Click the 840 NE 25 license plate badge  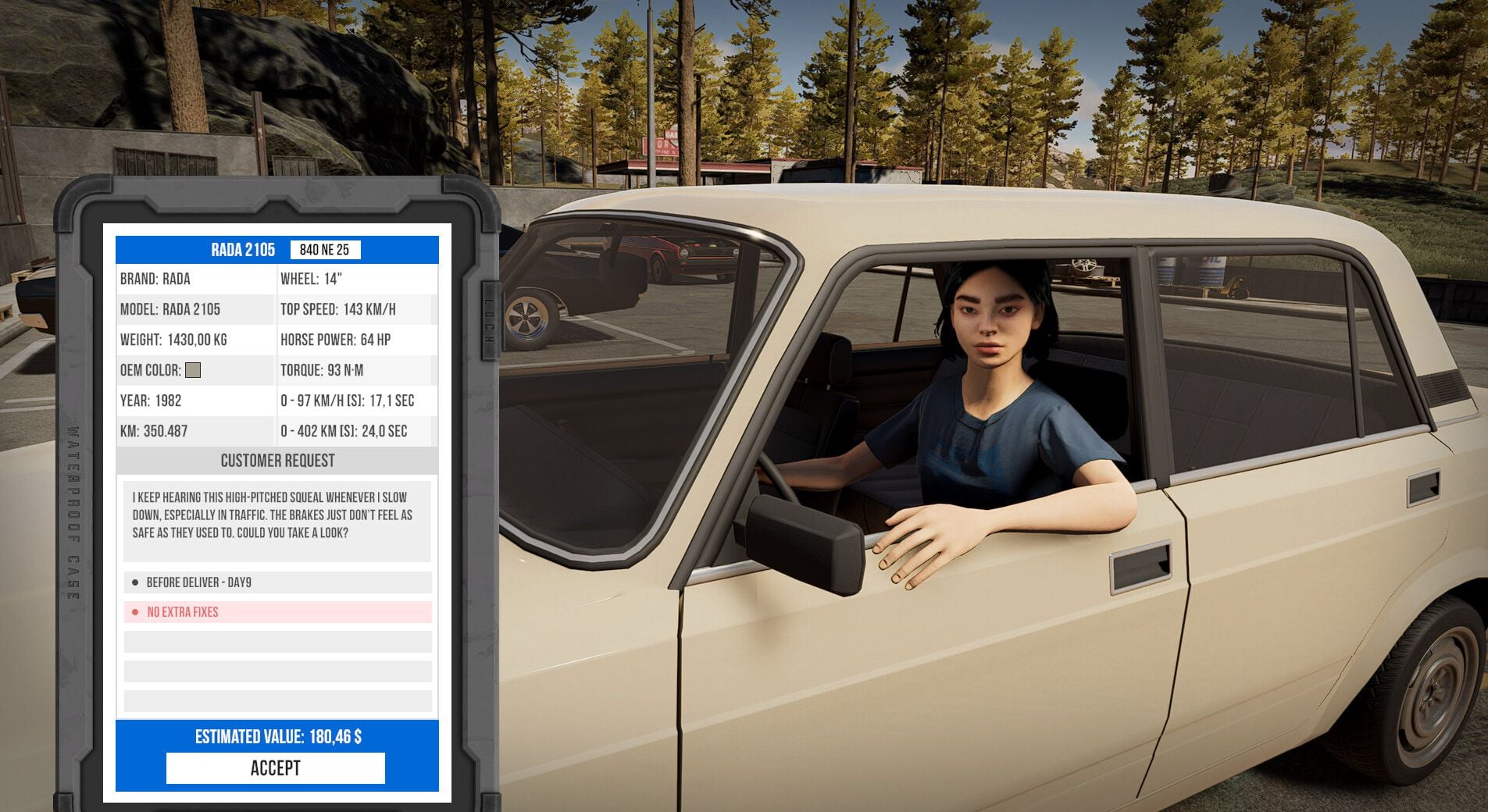click(x=327, y=250)
